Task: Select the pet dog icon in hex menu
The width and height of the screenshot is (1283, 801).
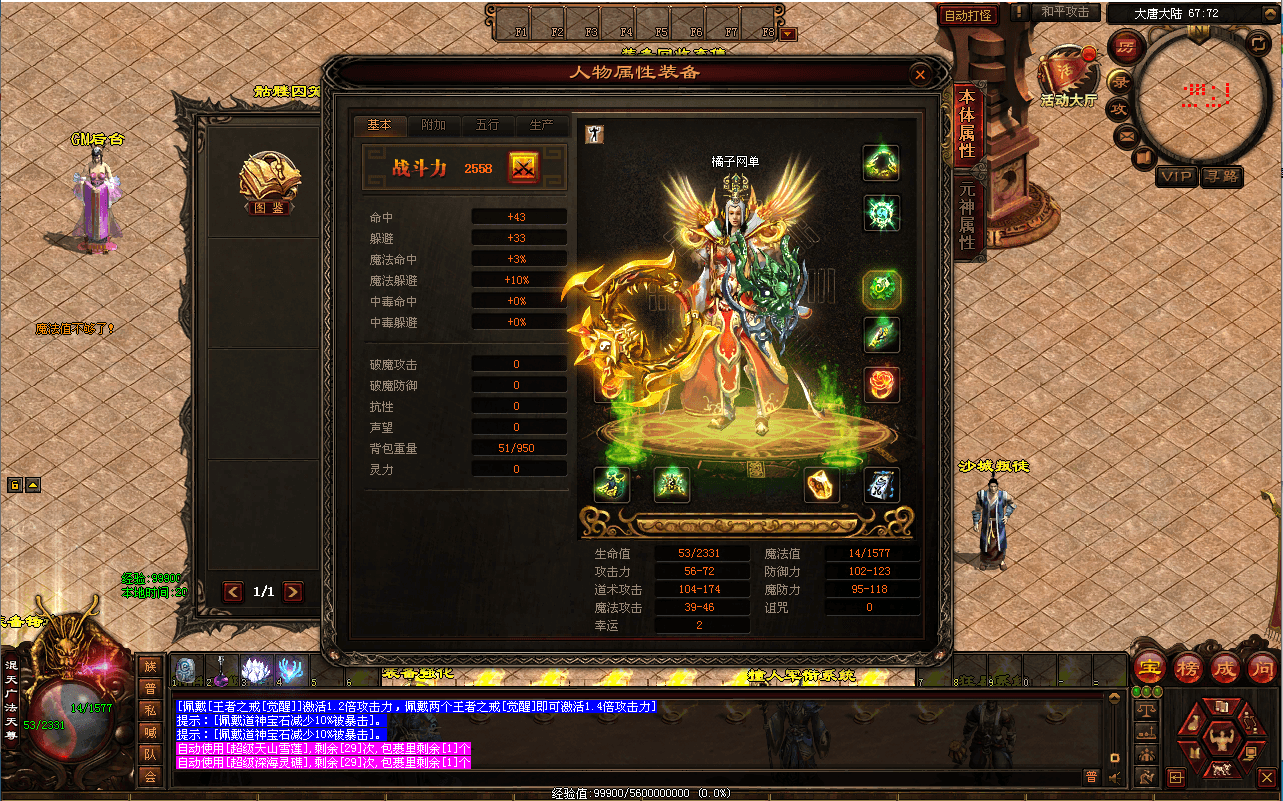Action: point(1221,771)
